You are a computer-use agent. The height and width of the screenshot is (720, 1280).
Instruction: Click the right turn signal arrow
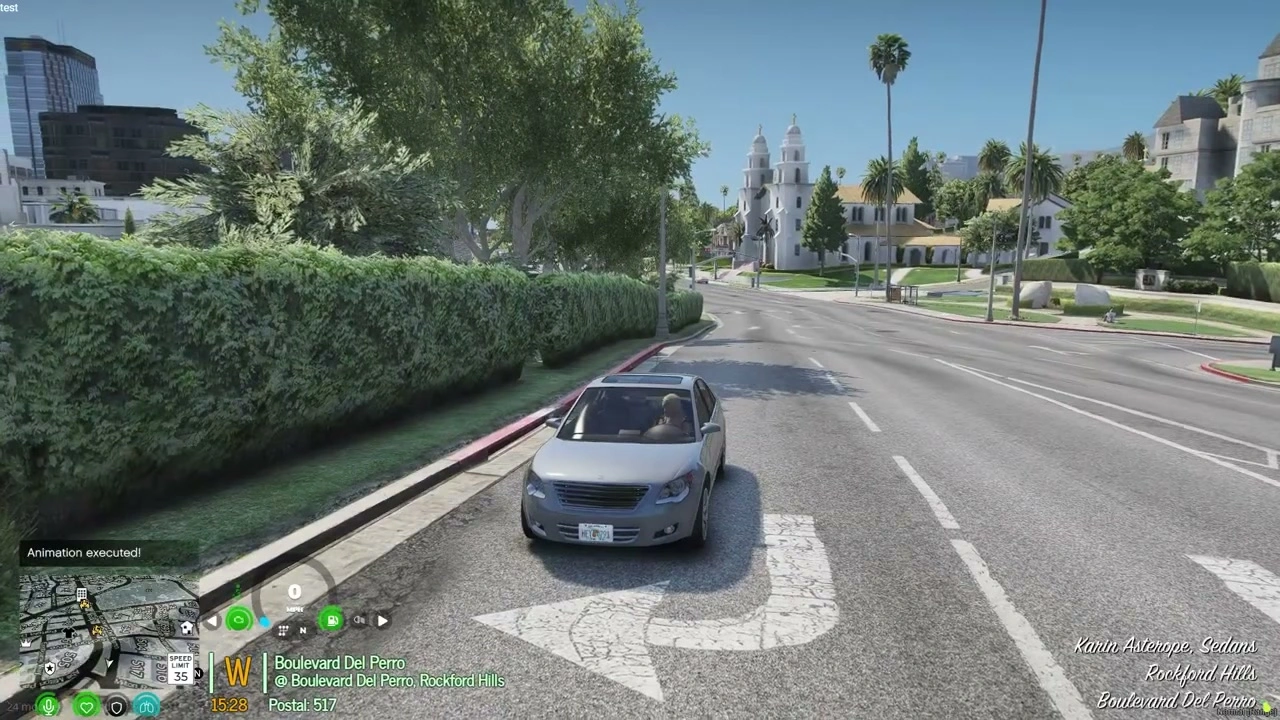[x=381, y=620]
